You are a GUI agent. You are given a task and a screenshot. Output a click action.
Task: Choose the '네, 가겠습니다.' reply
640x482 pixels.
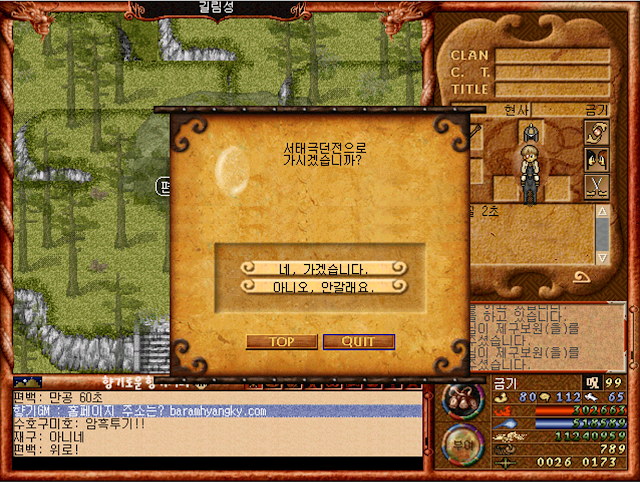[320, 268]
